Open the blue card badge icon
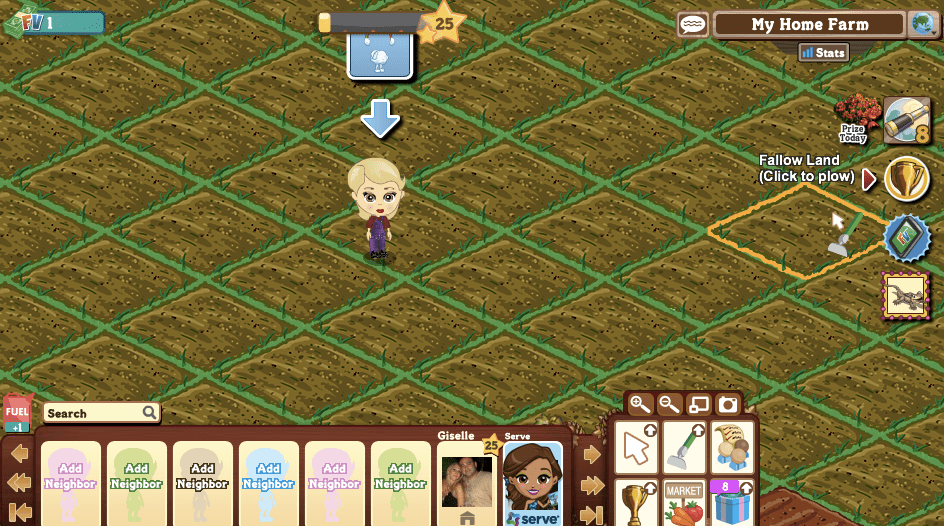Viewport: 944px width, 526px height. (x=907, y=238)
